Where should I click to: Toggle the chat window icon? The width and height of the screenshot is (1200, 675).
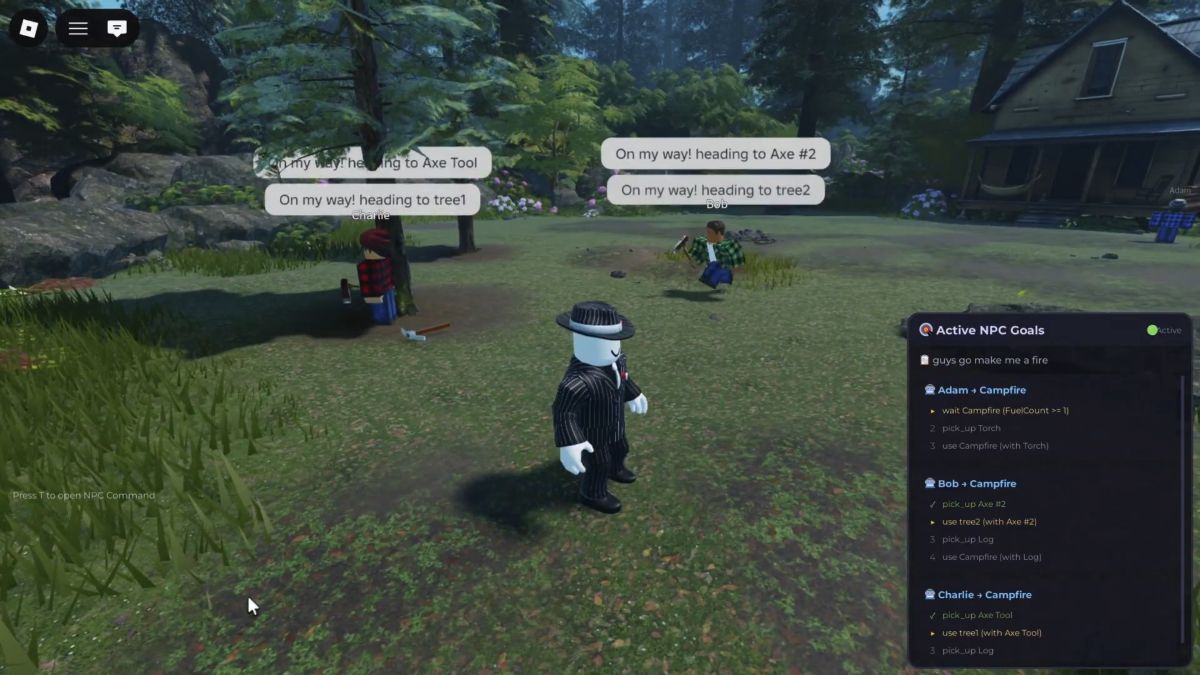click(x=117, y=28)
